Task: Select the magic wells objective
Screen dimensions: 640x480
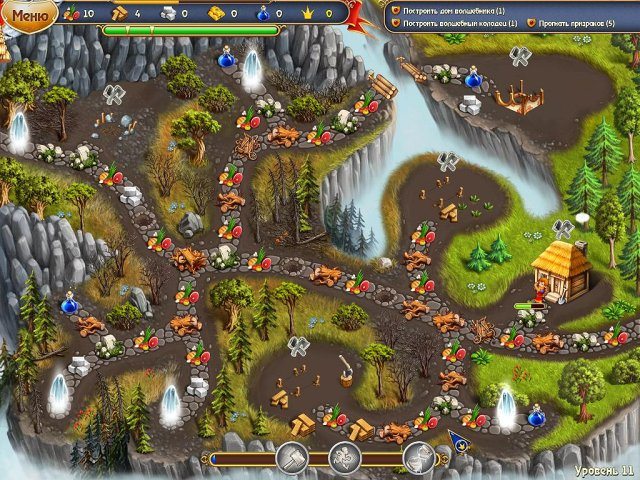Action: pyautogui.click(x=461, y=22)
